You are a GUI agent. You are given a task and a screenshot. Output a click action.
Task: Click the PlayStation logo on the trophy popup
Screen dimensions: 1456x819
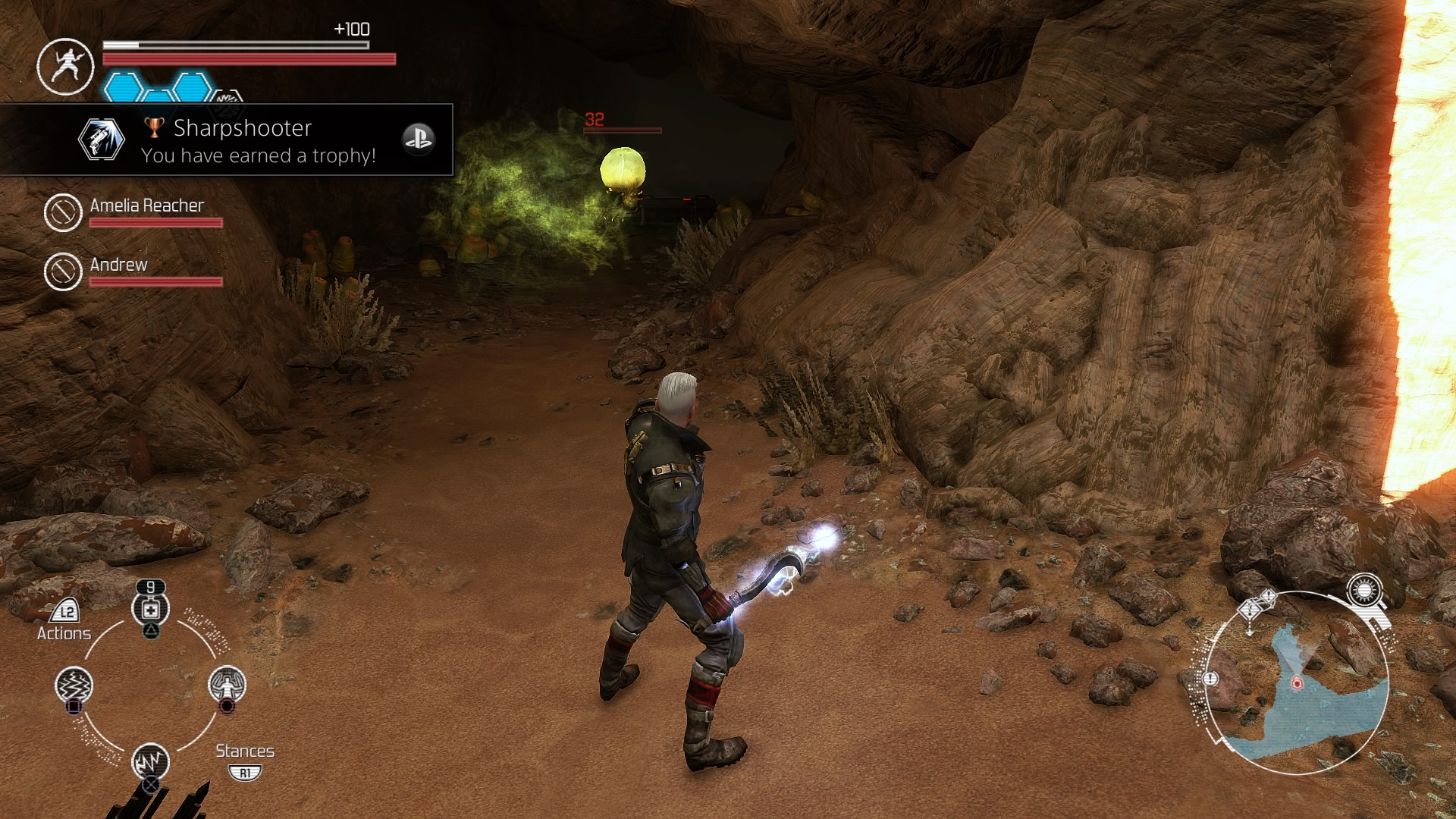[418, 139]
